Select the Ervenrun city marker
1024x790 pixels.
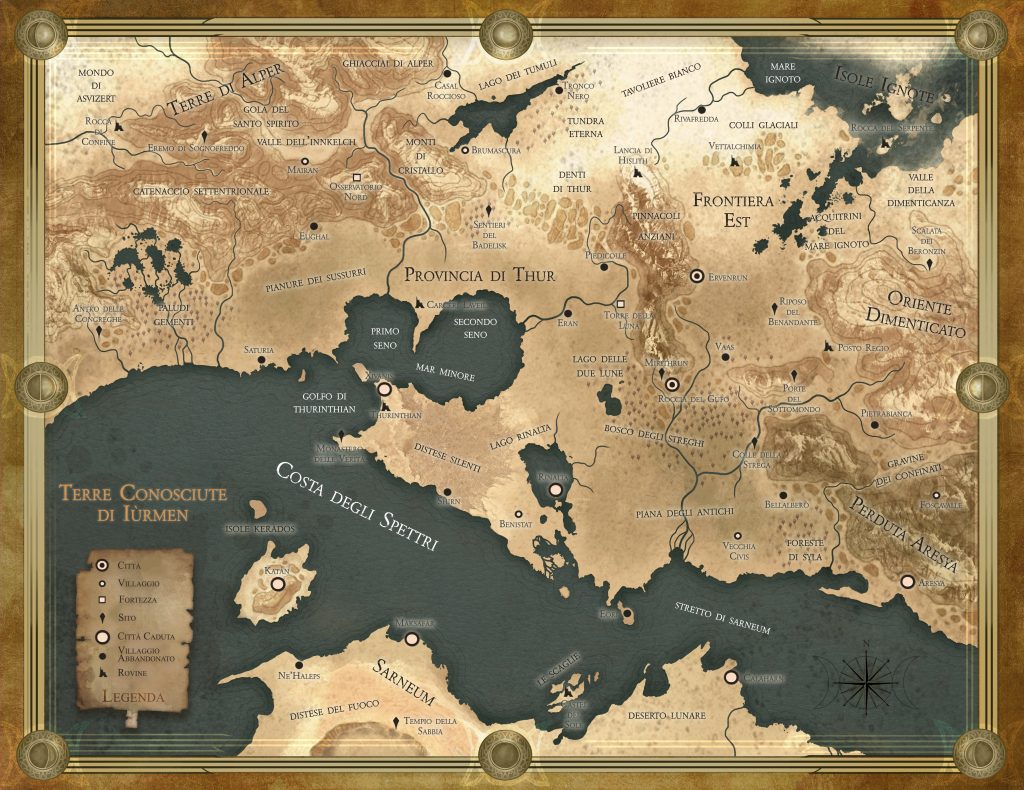[697, 276]
